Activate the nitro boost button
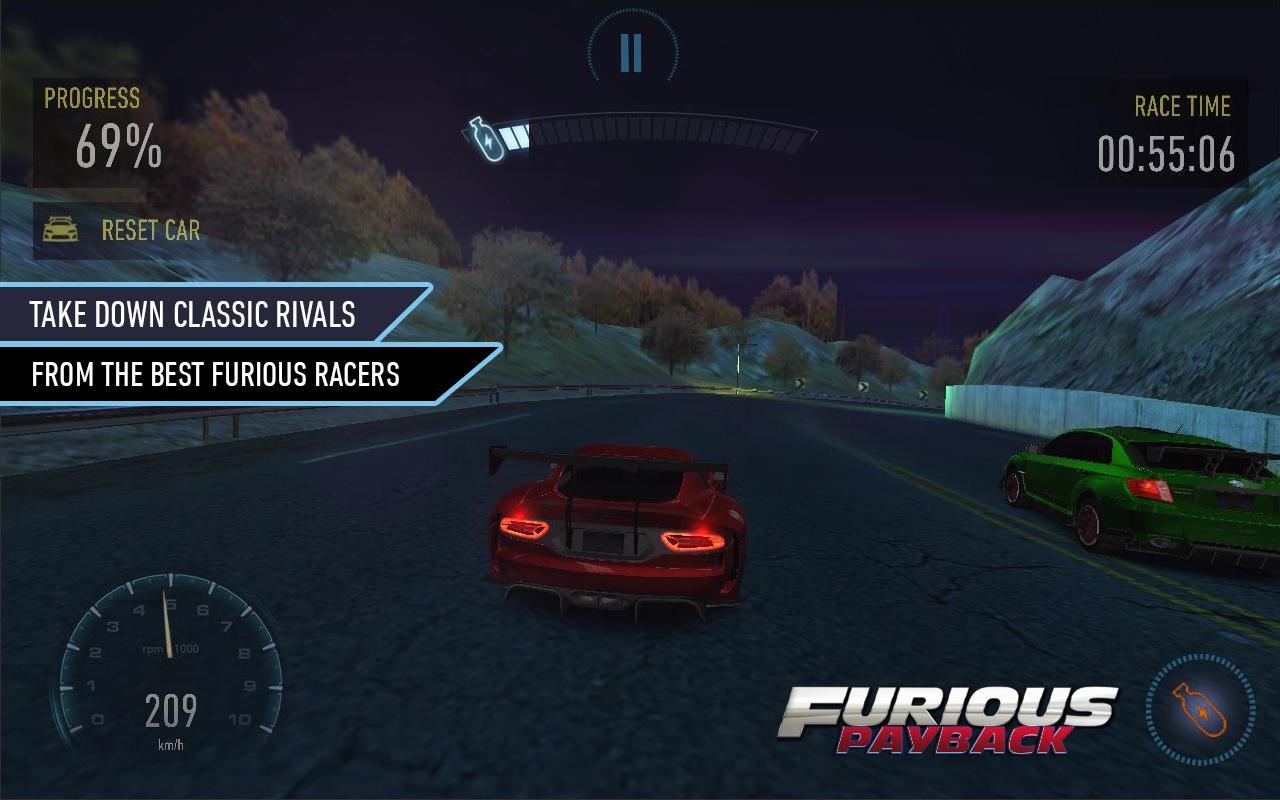This screenshot has height=800, width=1280. tap(1199, 710)
